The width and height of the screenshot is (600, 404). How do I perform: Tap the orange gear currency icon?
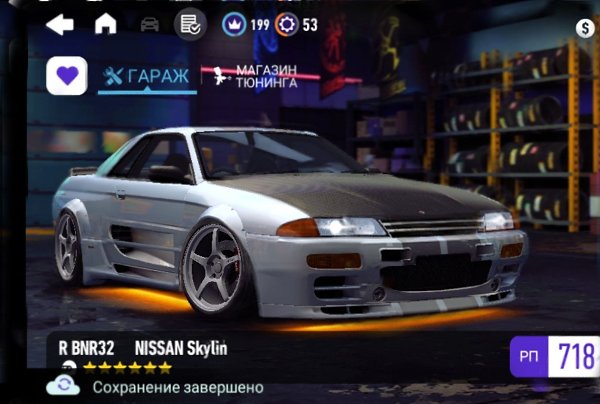(287, 24)
